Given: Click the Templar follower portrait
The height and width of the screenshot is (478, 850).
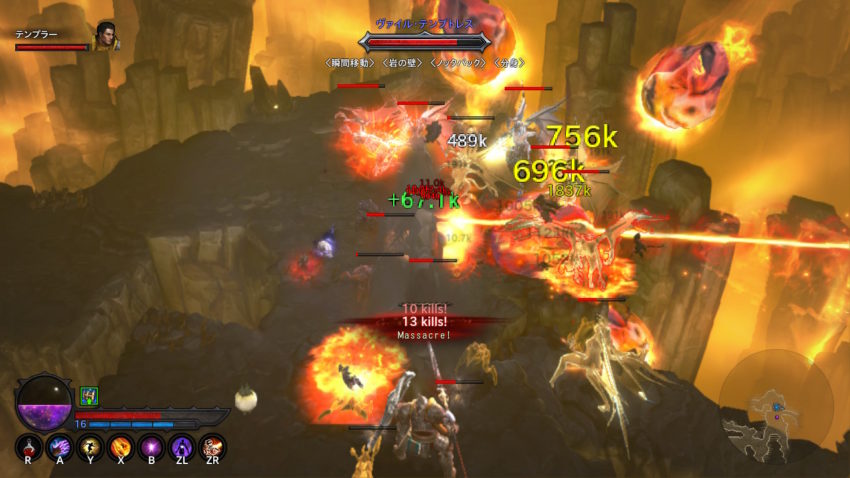Looking at the screenshot, I should (105, 37).
